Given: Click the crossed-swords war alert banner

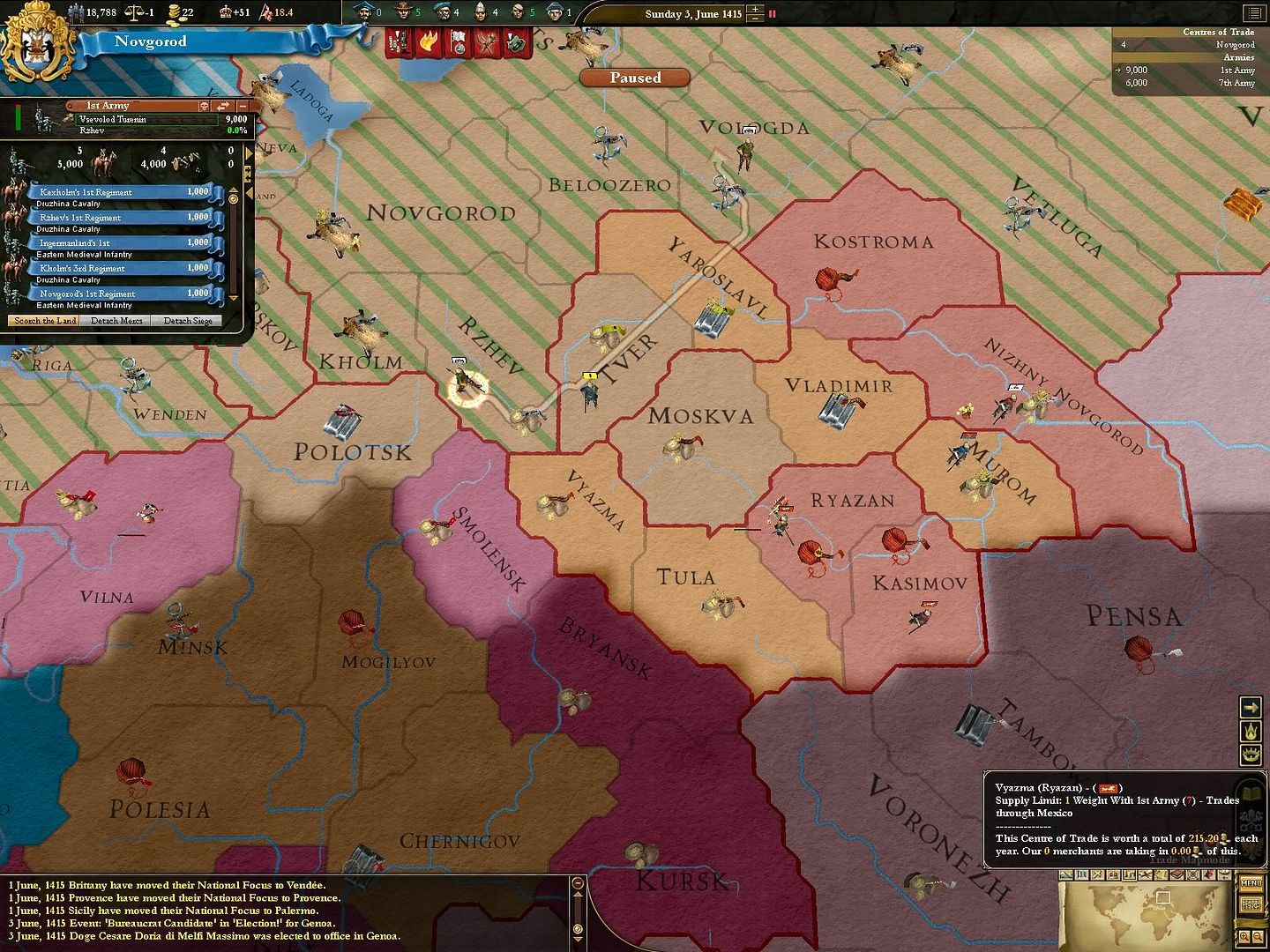Looking at the screenshot, I should [x=488, y=41].
